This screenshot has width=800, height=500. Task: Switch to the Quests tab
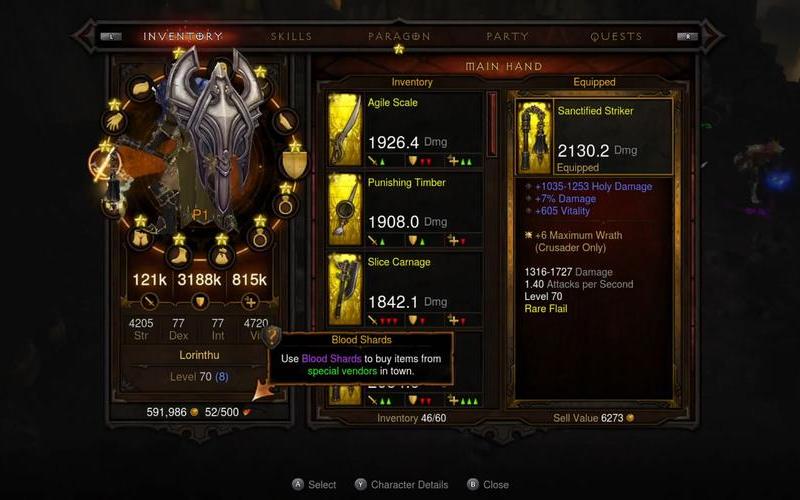(616, 37)
